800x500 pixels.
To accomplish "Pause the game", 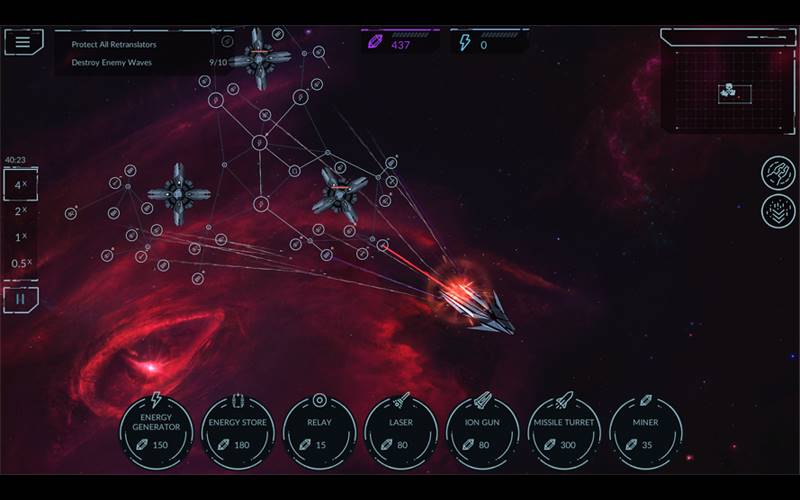I will click(x=21, y=298).
